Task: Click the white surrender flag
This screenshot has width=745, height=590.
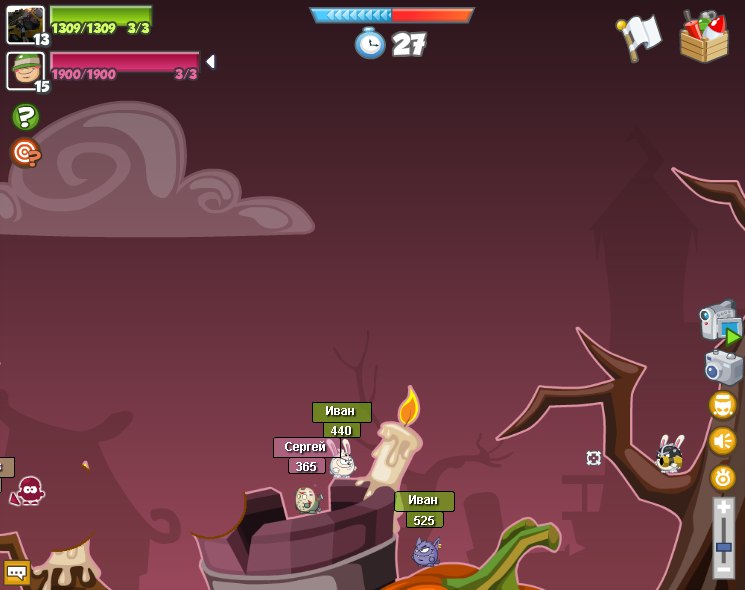Action: click(x=640, y=37)
